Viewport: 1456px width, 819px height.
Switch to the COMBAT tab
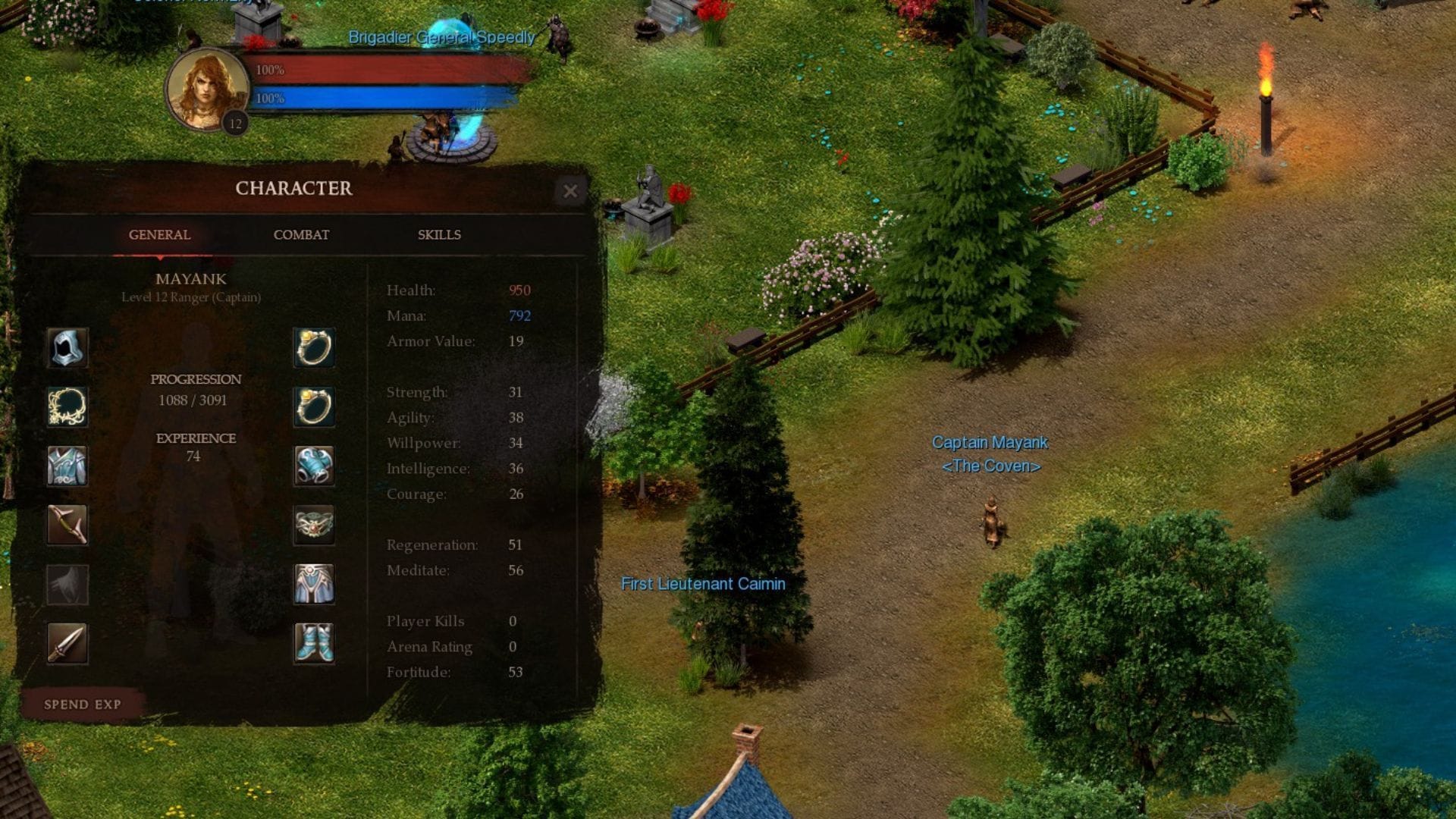pos(301,235)
